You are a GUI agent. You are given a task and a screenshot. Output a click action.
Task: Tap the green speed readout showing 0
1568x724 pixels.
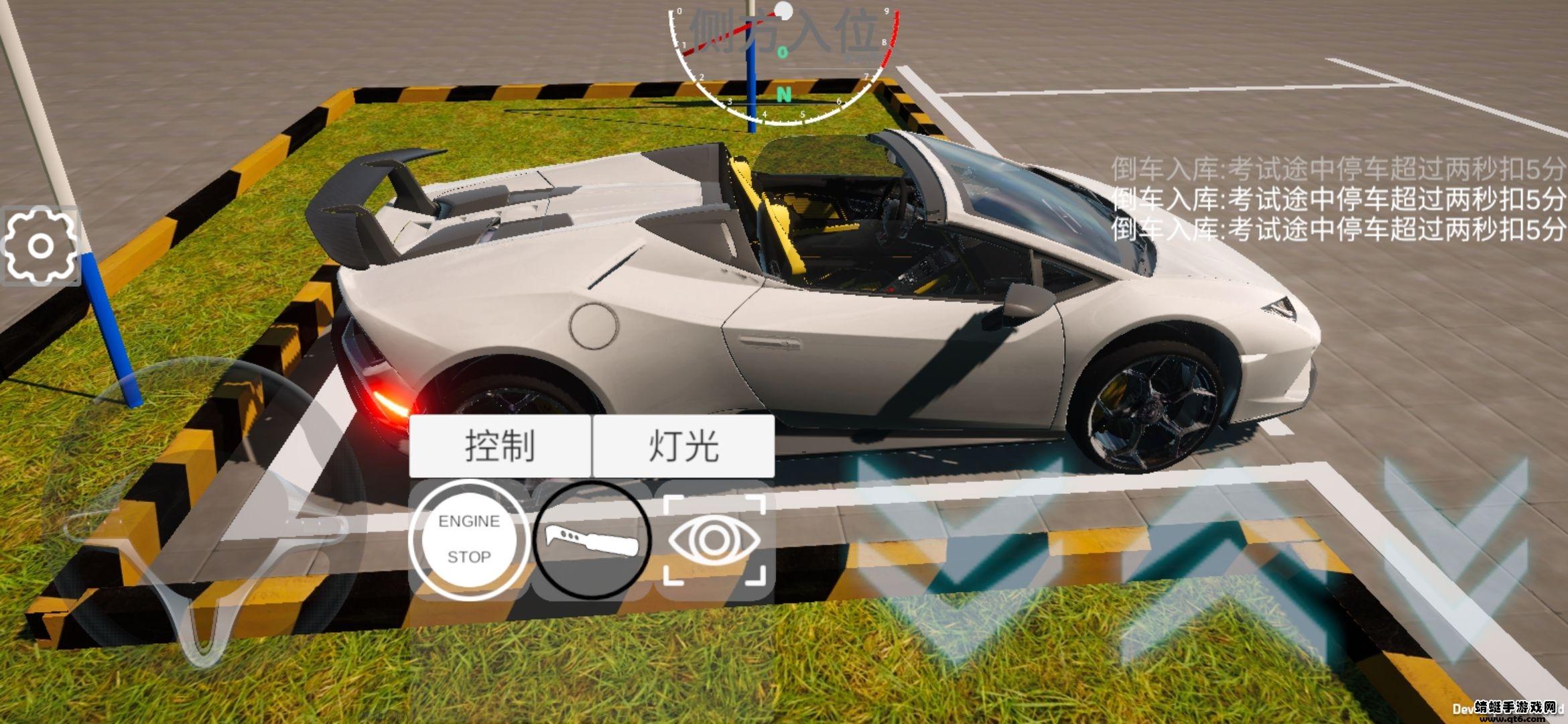[x=782, y=52]
